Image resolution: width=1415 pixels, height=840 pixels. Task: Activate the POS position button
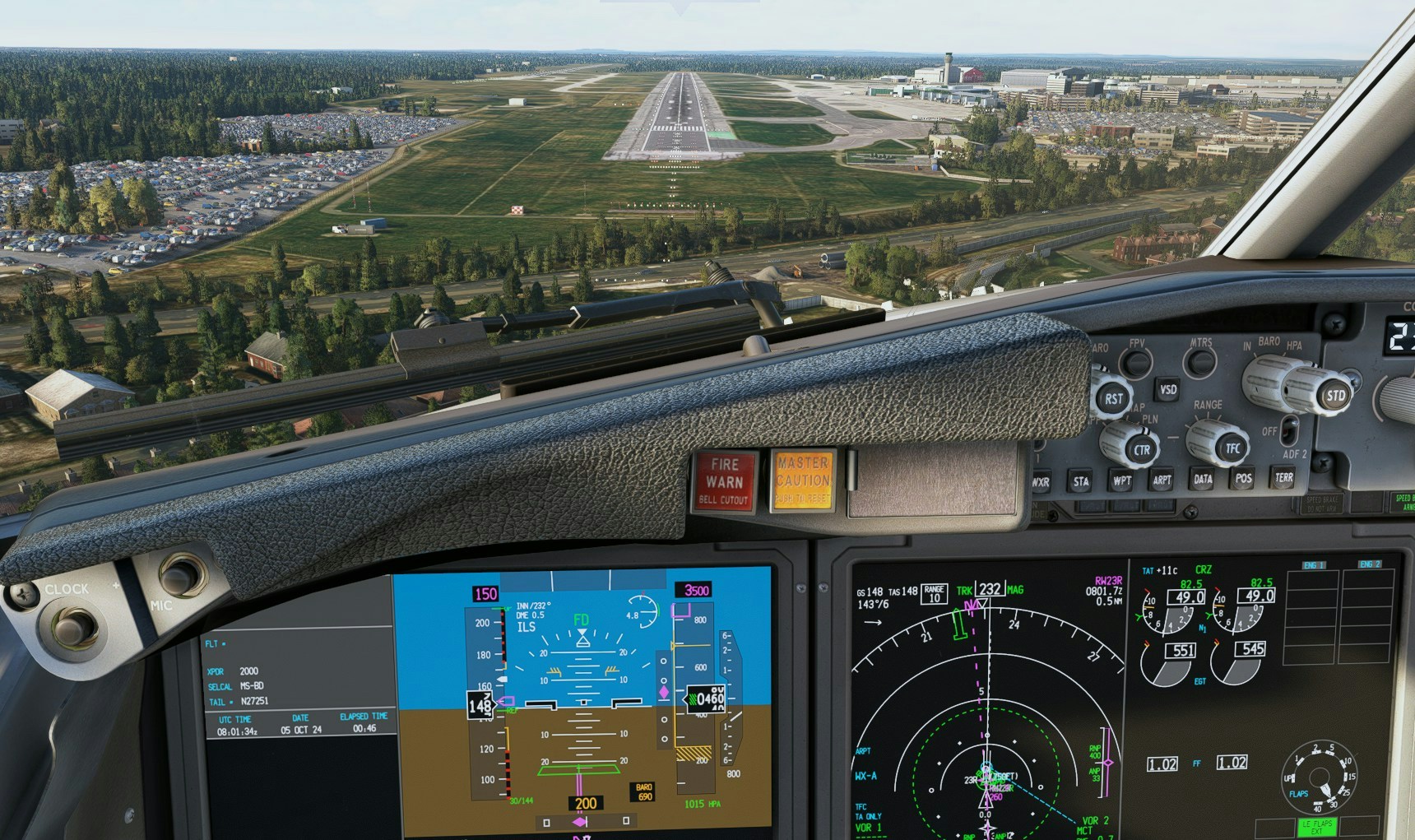click(x=1243, y=478)
